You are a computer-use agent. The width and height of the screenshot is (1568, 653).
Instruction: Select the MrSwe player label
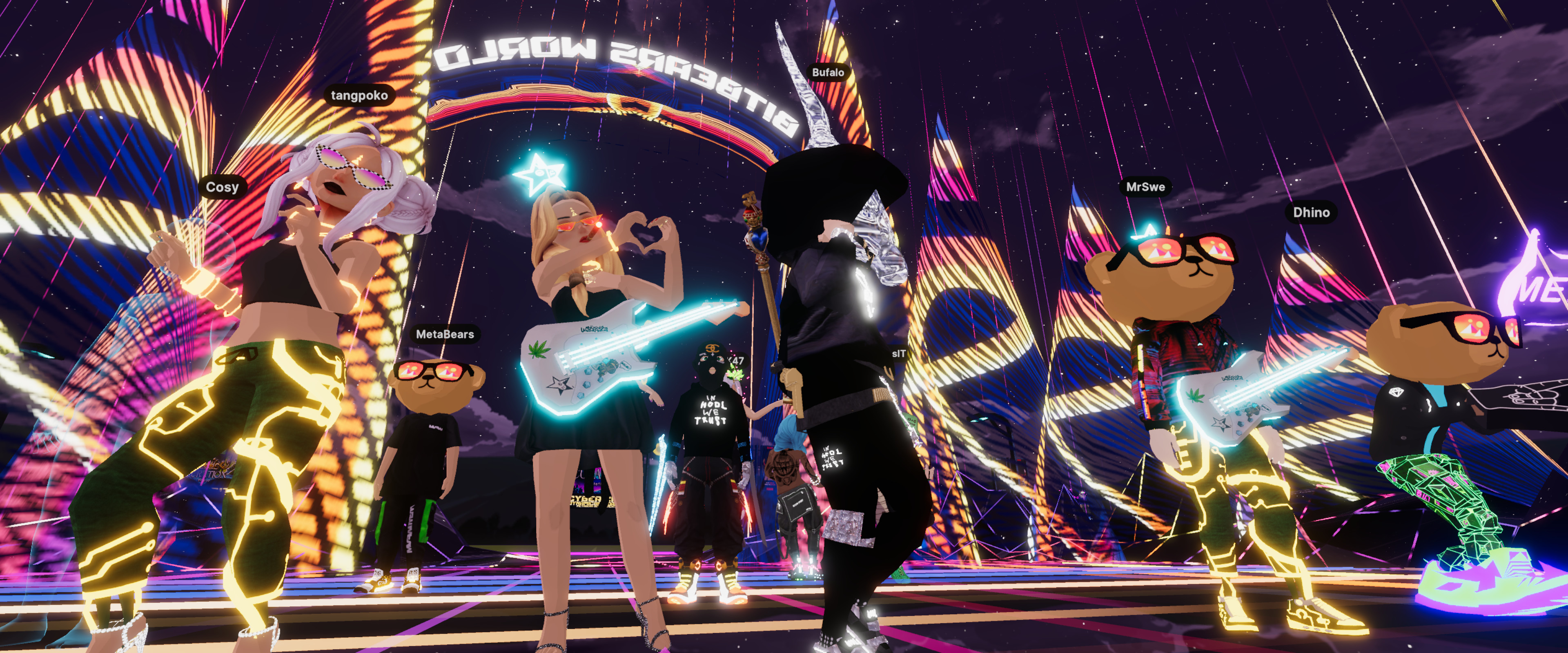pyautogui.click(x=1145, y=187)
